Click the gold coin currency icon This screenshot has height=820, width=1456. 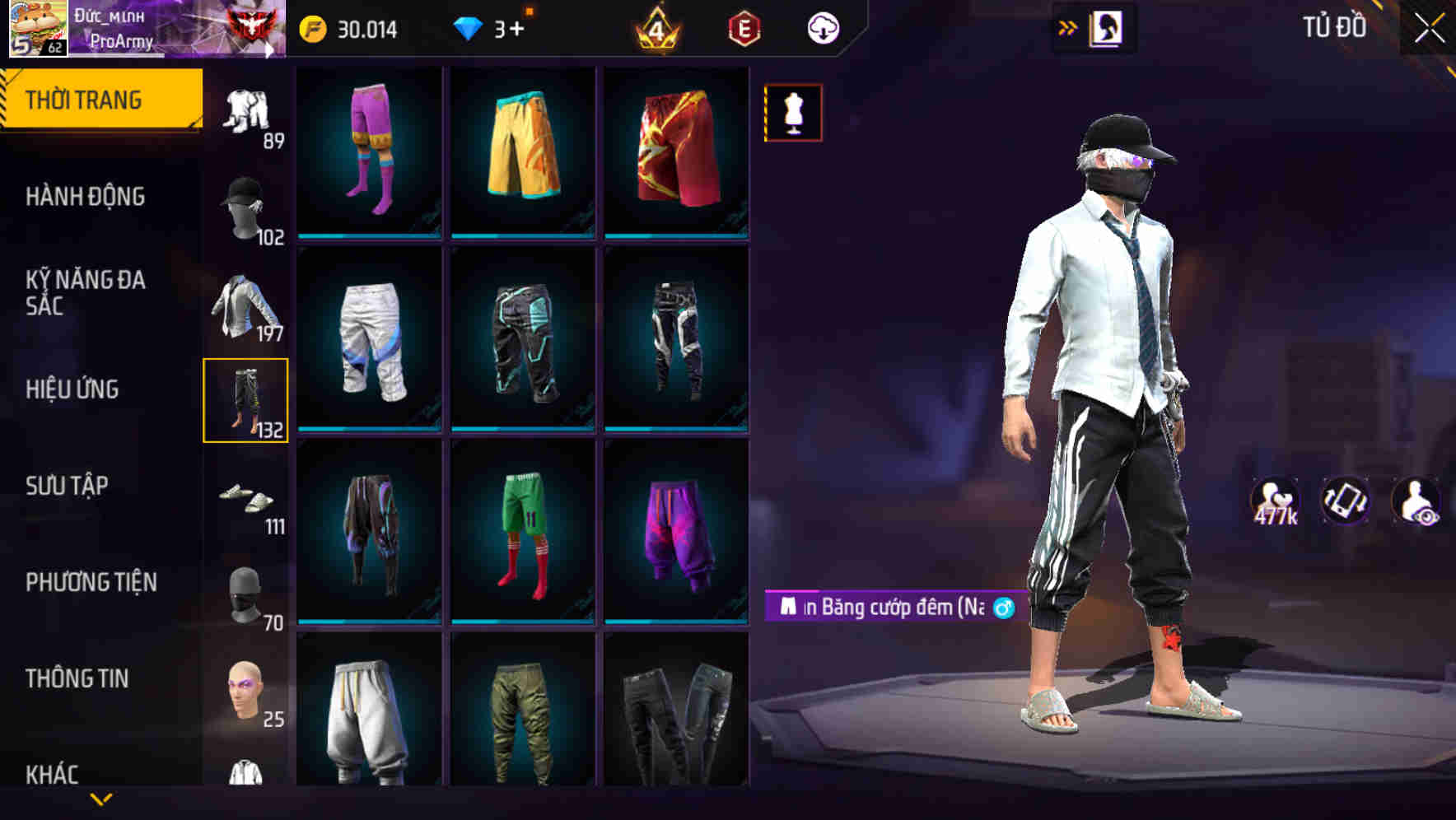point(311,27)
